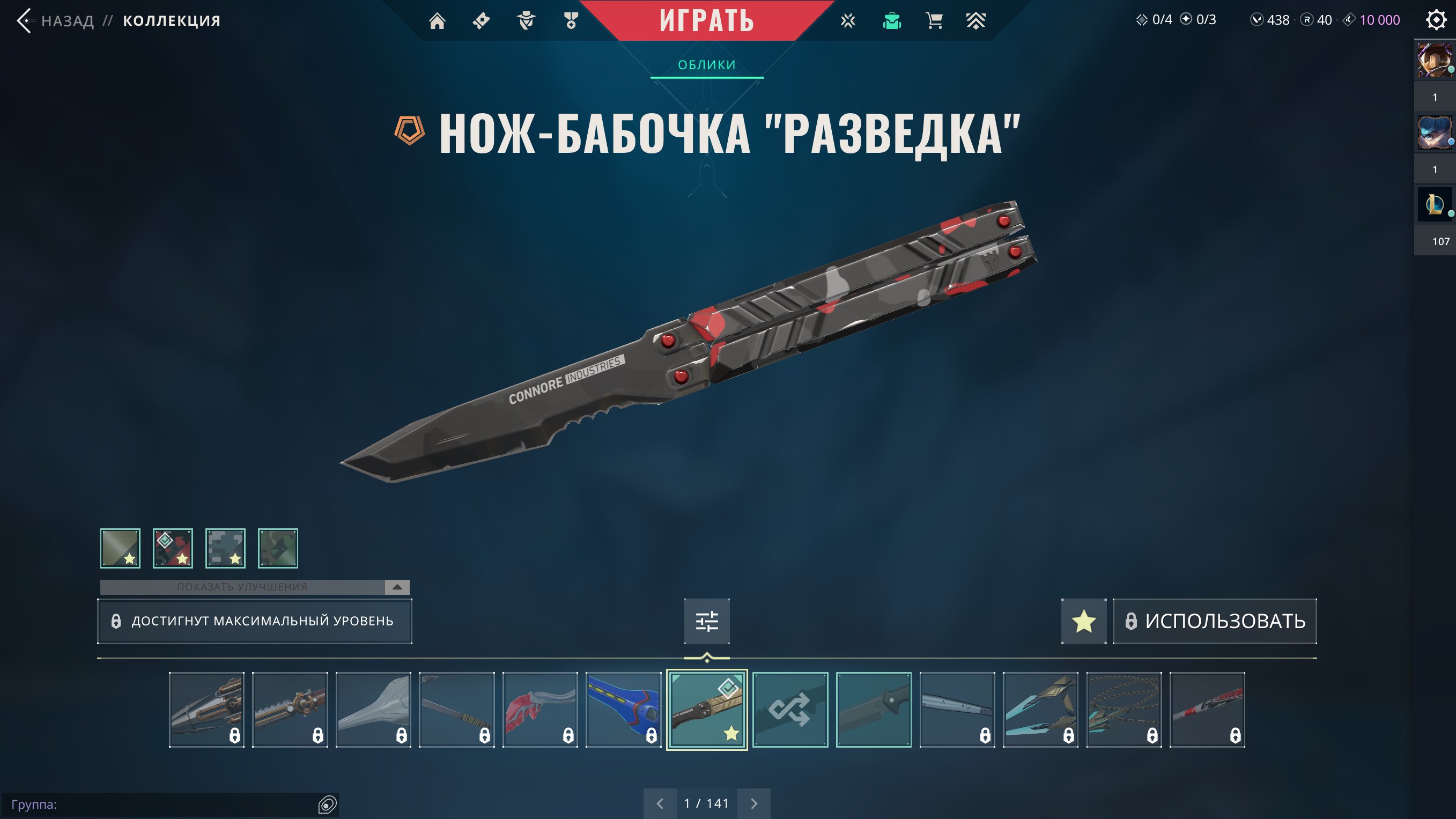Toggle the favorite star button
The image size is (1456, 819).
(1083, 621)
